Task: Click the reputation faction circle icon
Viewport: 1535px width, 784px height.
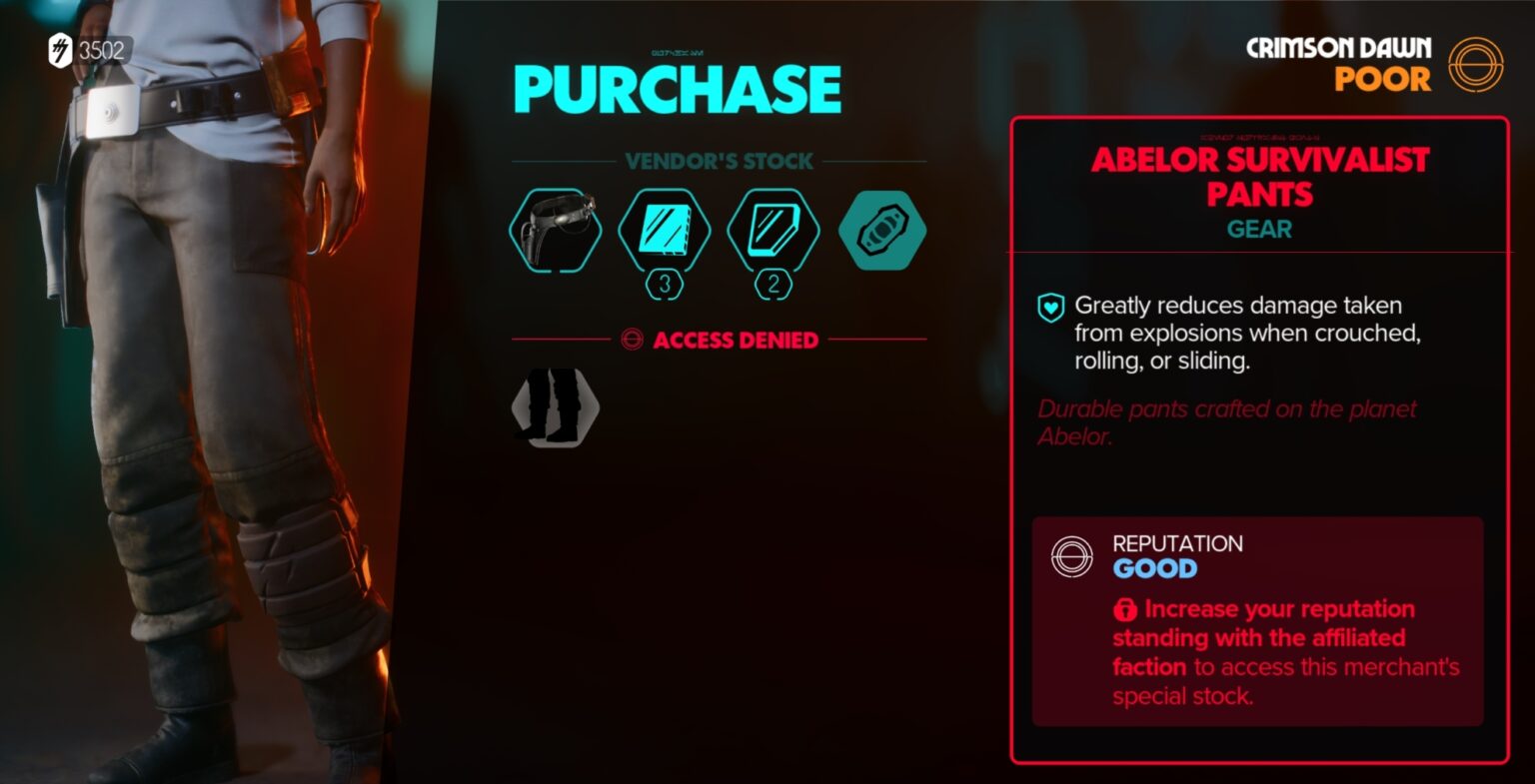Action: pos(1071,556)
